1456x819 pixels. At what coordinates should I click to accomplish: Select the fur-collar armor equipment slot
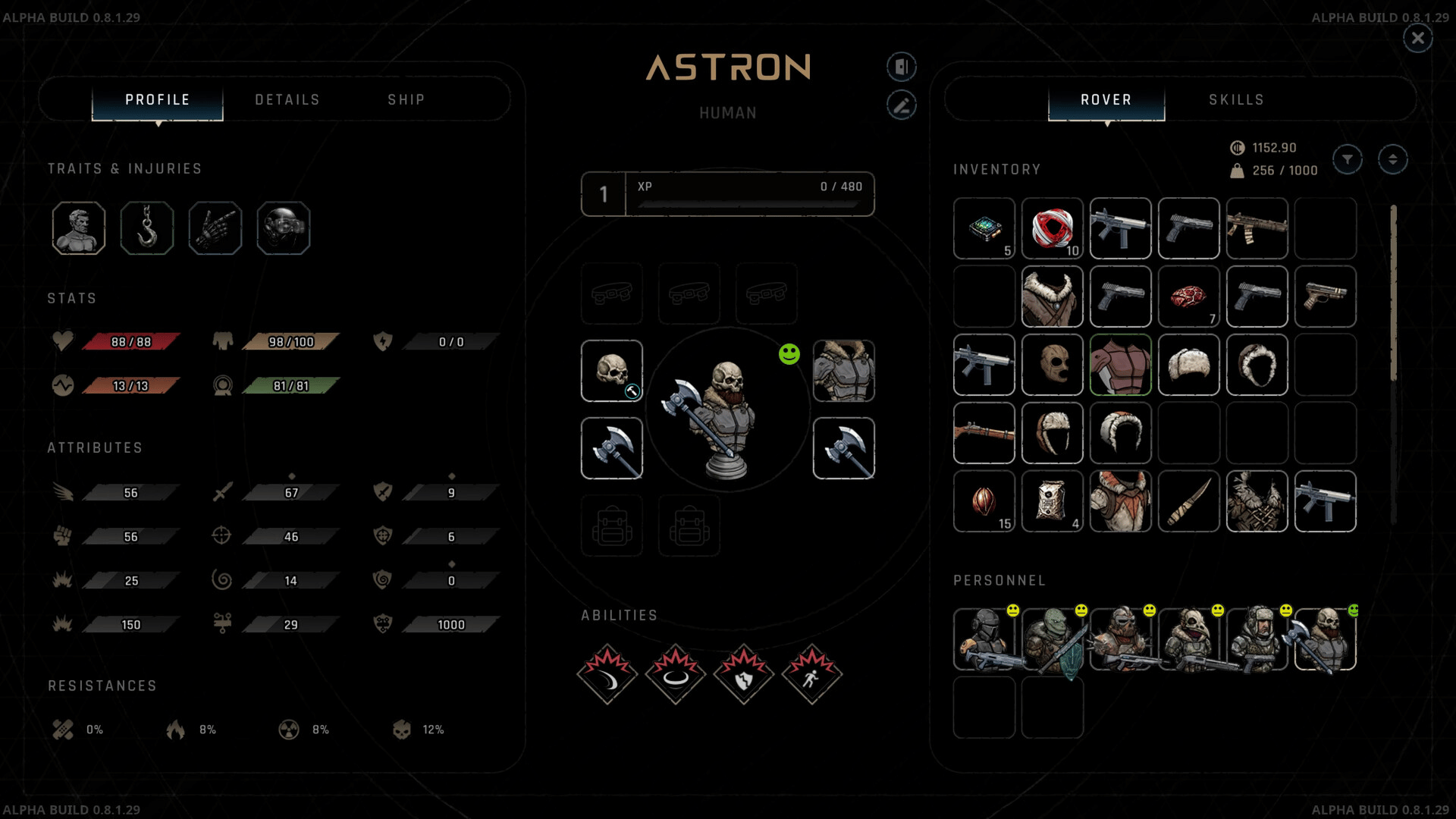coord(843,371)
